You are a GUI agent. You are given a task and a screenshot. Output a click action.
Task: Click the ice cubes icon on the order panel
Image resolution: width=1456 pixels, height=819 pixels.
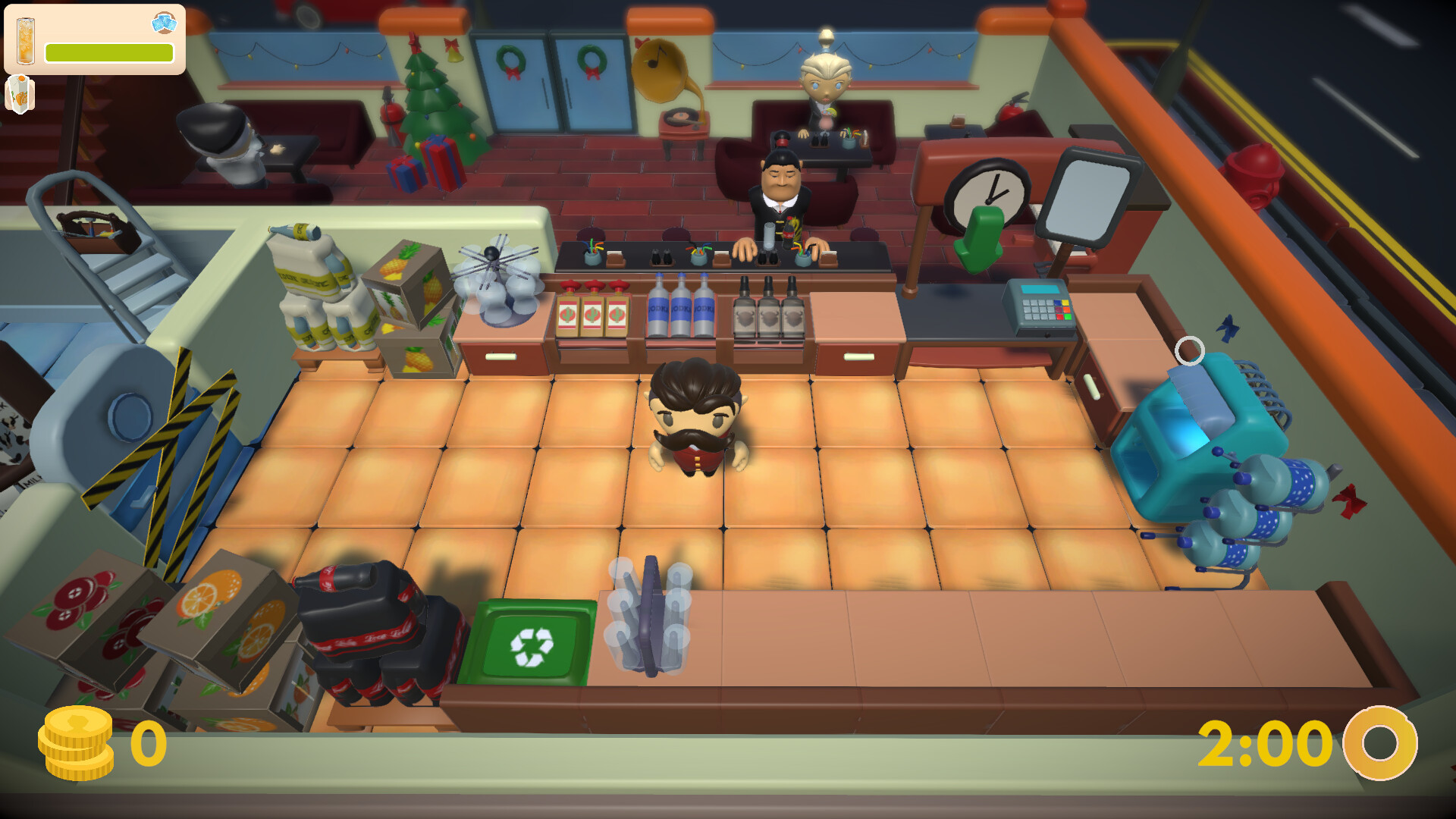click(x=164, y=23)
